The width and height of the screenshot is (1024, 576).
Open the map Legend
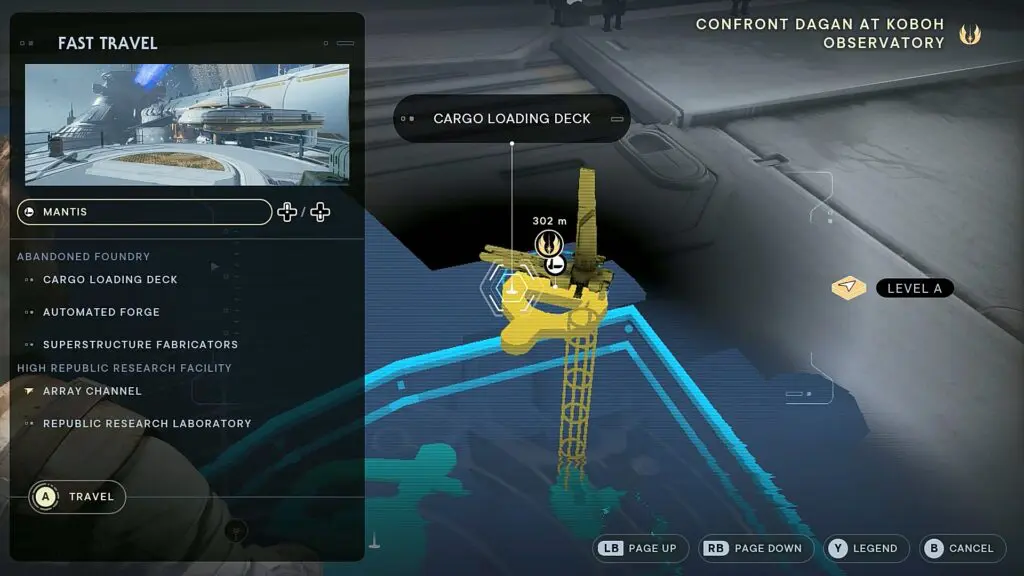866,548
